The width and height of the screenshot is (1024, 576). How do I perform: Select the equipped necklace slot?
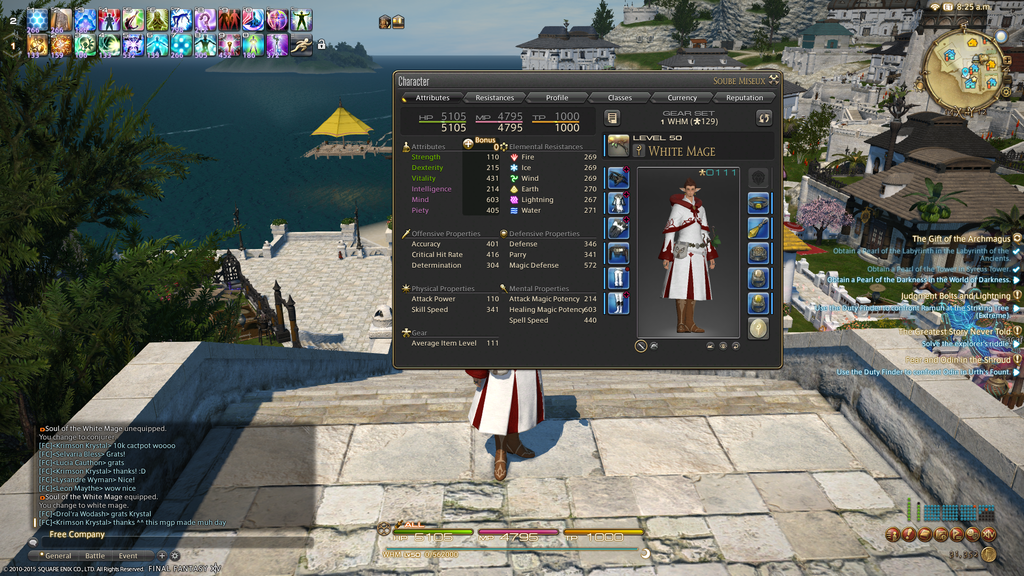pos(758,228)
